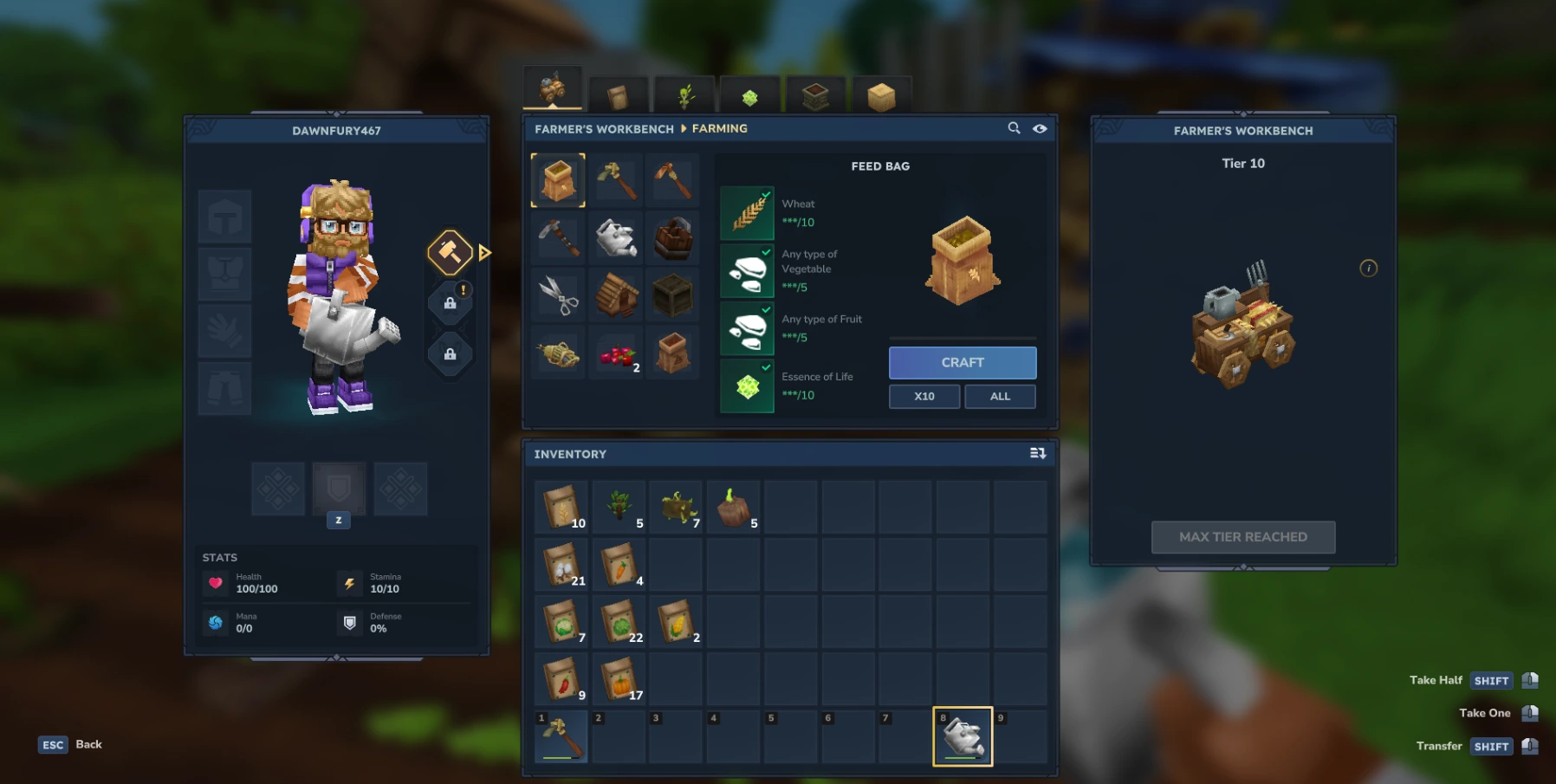Click the X10 craft button

click(924, 396)
